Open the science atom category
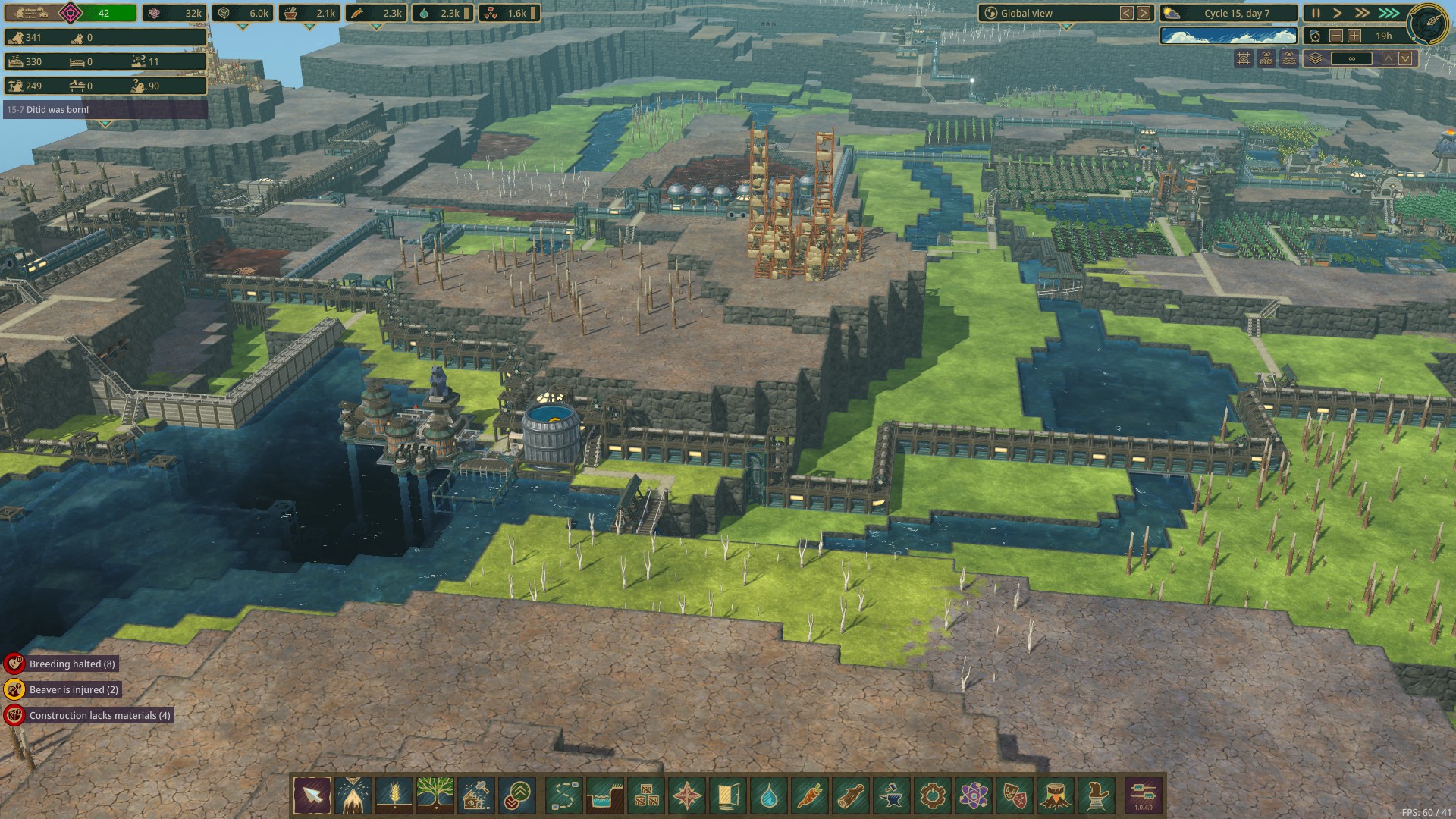 click(974, 795)
